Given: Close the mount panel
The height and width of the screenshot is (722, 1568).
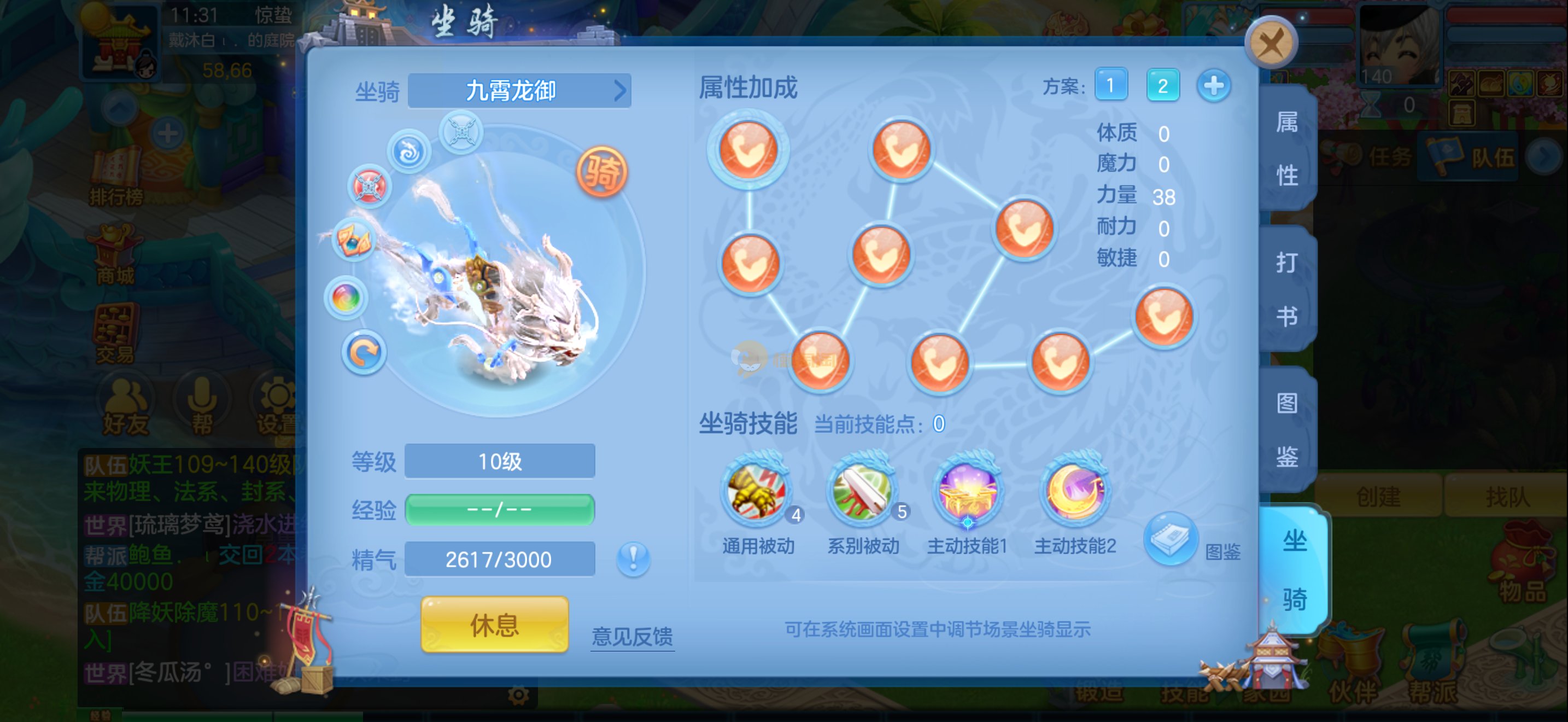Looking at the screenshot, I should point(1271,43).
